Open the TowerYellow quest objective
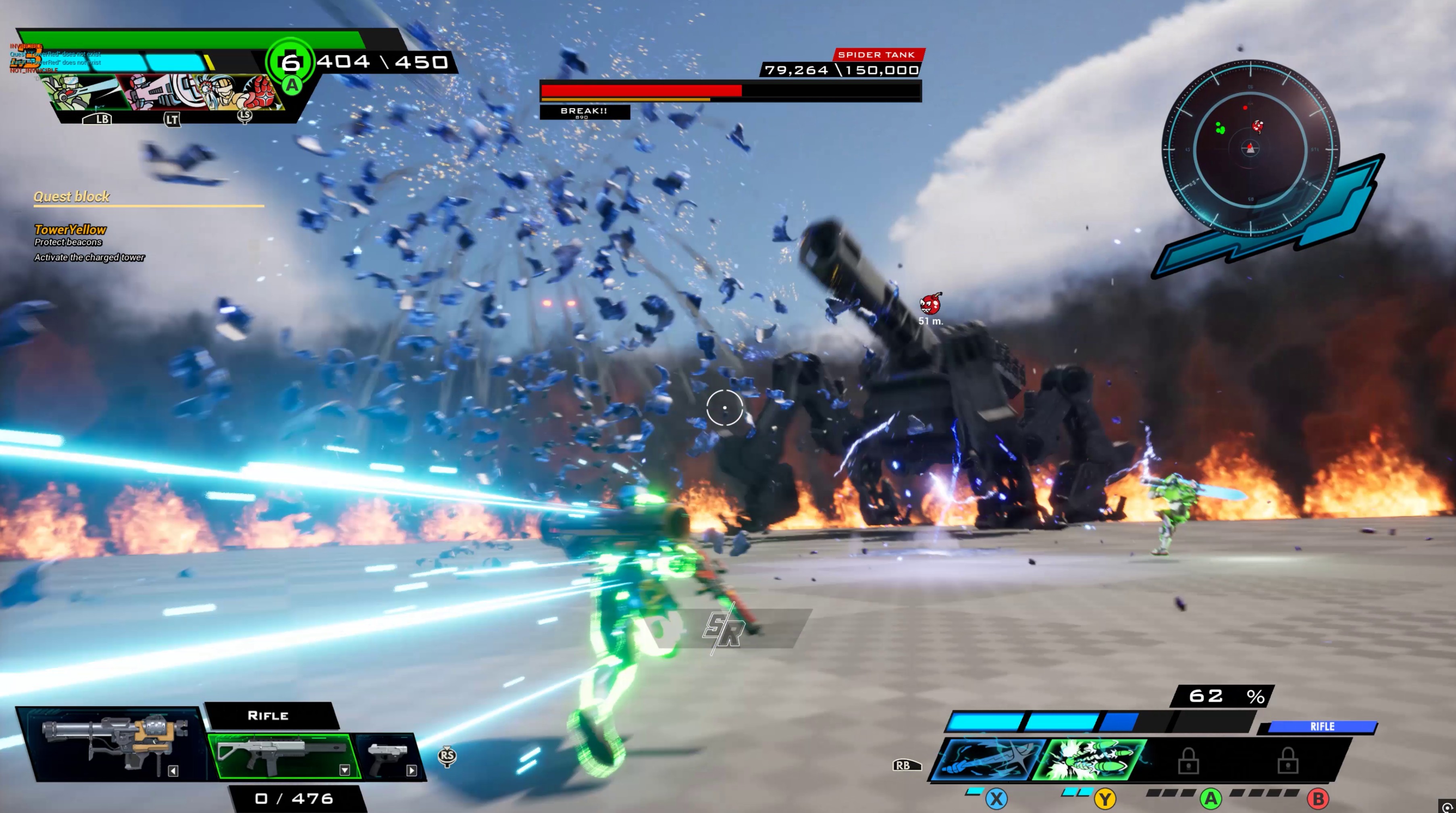This screenshot has width=1456, height=813. [70, 229]
